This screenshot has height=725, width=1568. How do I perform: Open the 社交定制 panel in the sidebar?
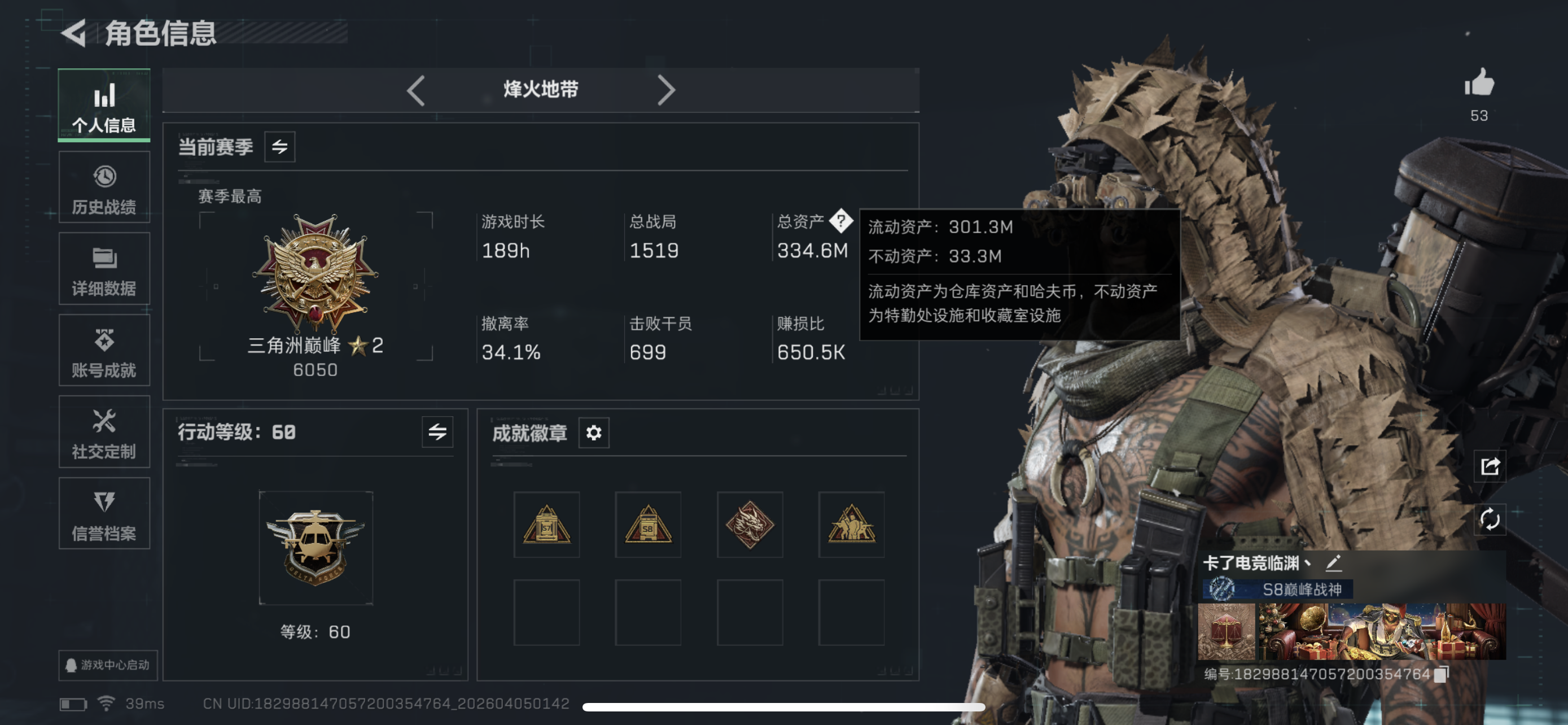(104, 432)
